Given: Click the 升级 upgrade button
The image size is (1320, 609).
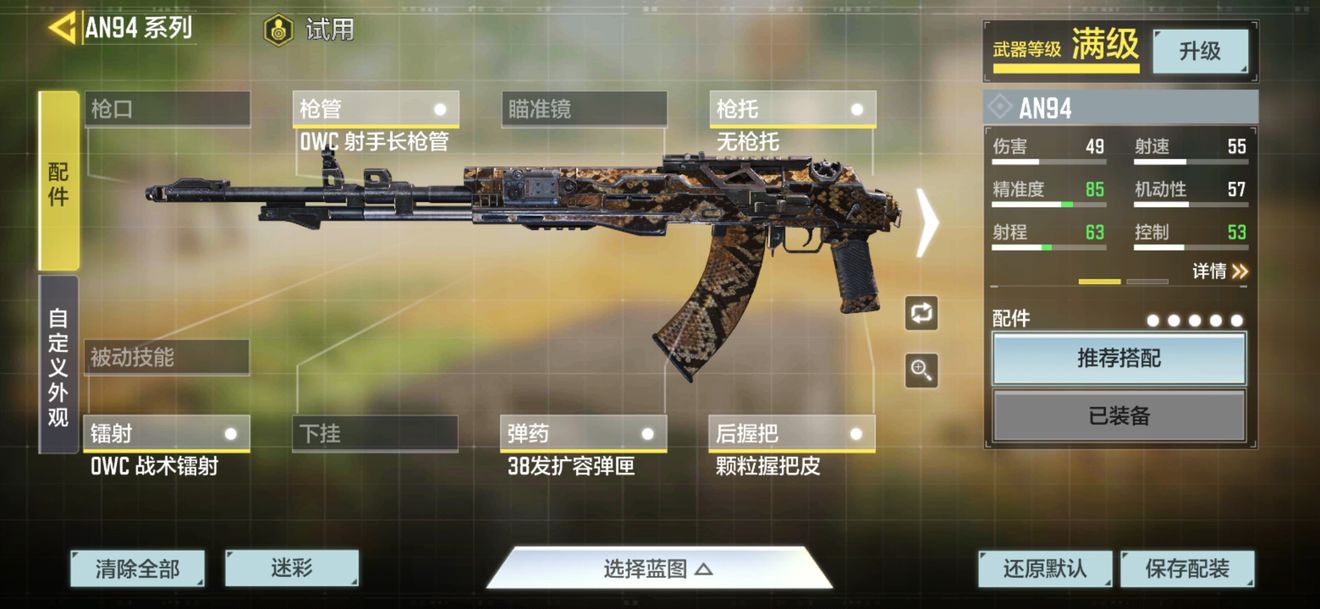Looking at the screenshot, I should pos(1200,51).
